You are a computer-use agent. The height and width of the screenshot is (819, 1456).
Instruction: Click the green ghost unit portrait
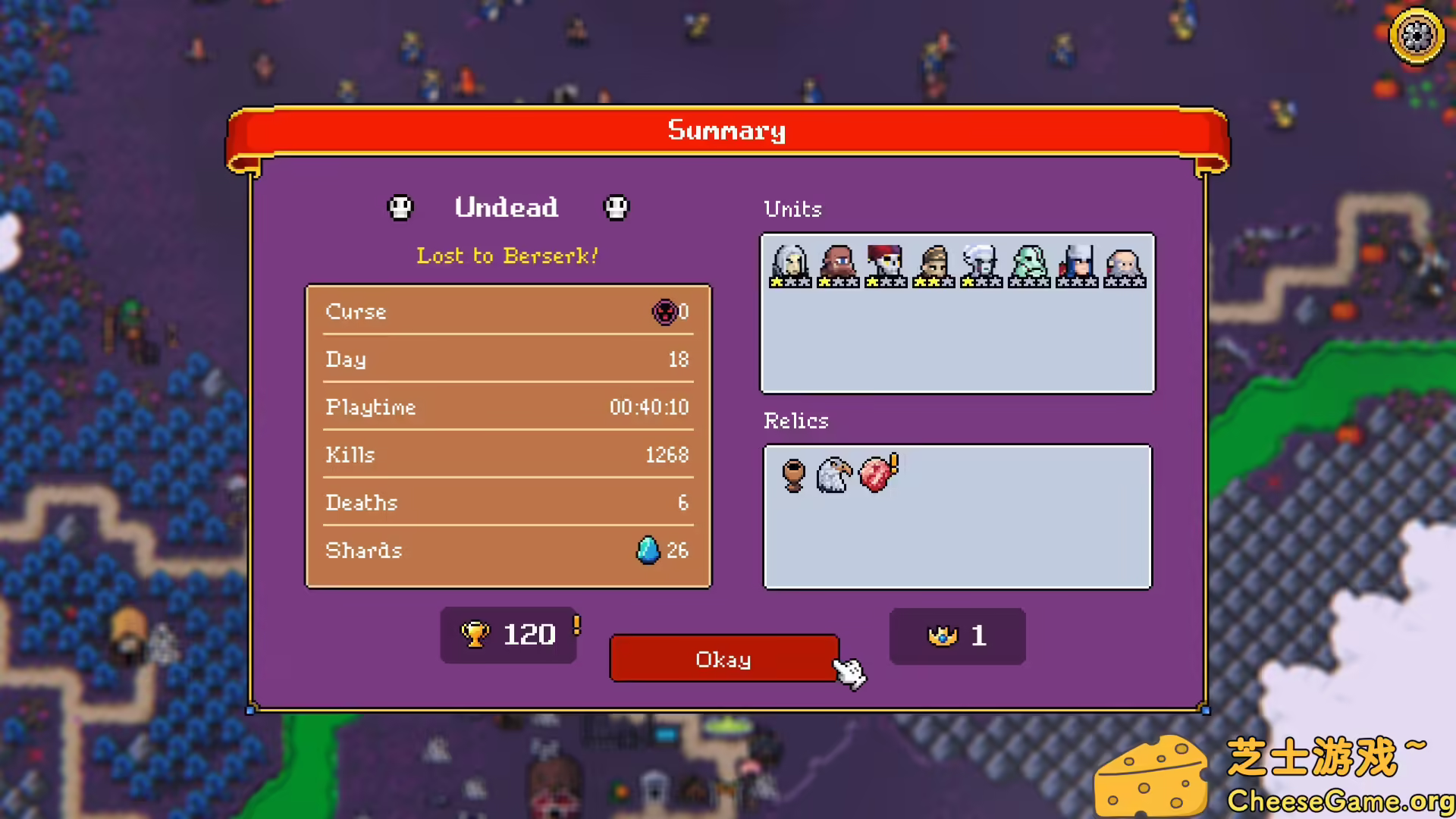(1028, 264)
